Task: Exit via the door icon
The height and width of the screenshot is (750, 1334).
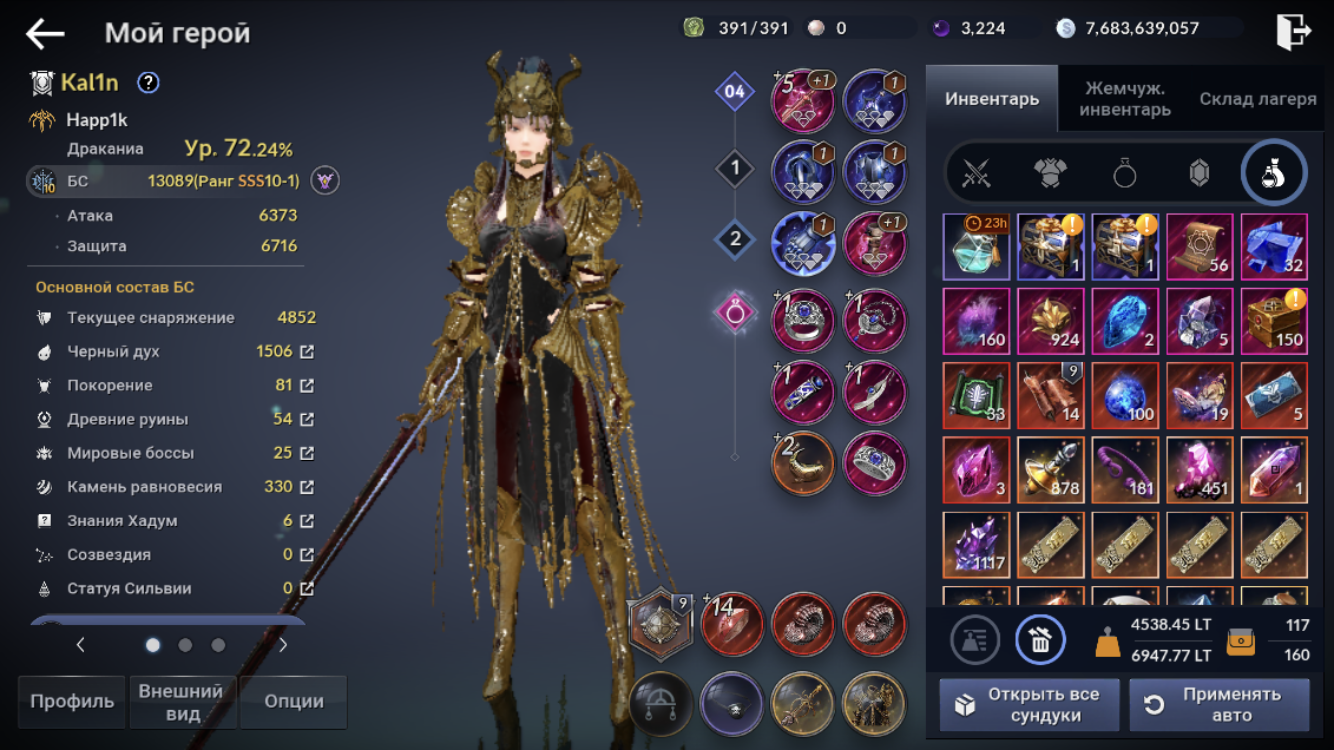Action: [x=1293, y=32]
